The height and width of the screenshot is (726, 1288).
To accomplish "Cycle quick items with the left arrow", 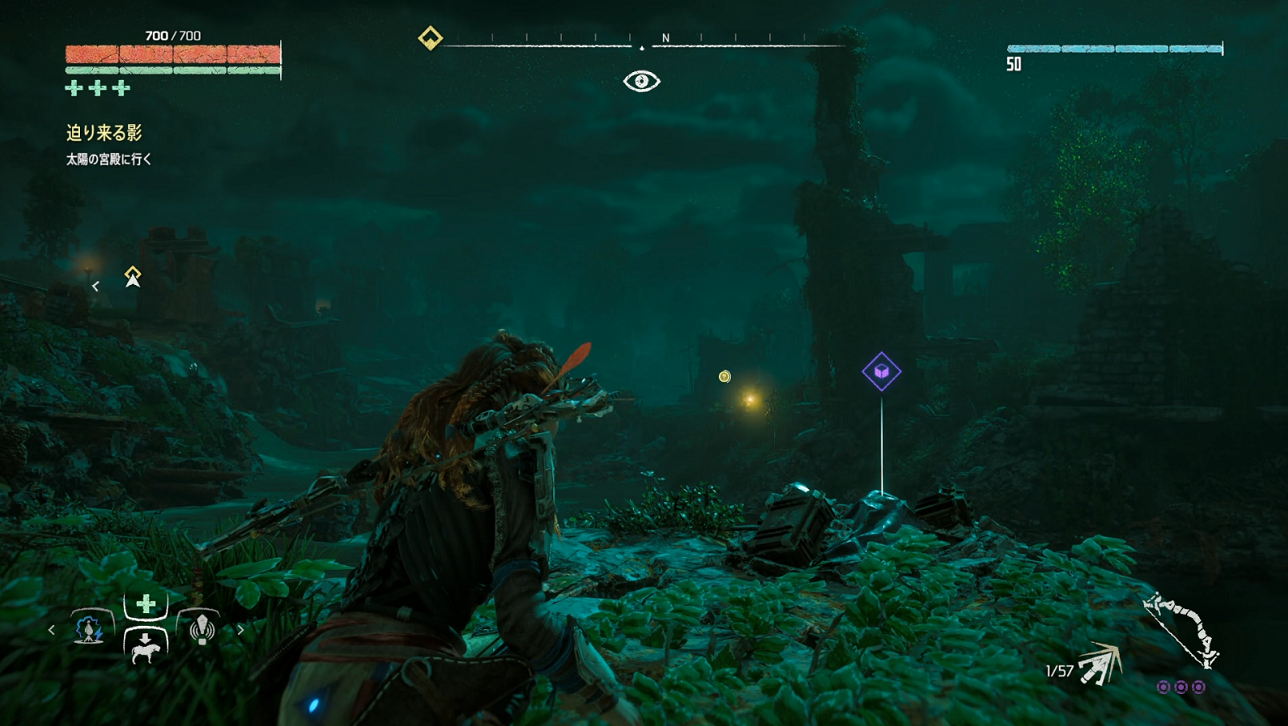I will click(x=52, y=630).
